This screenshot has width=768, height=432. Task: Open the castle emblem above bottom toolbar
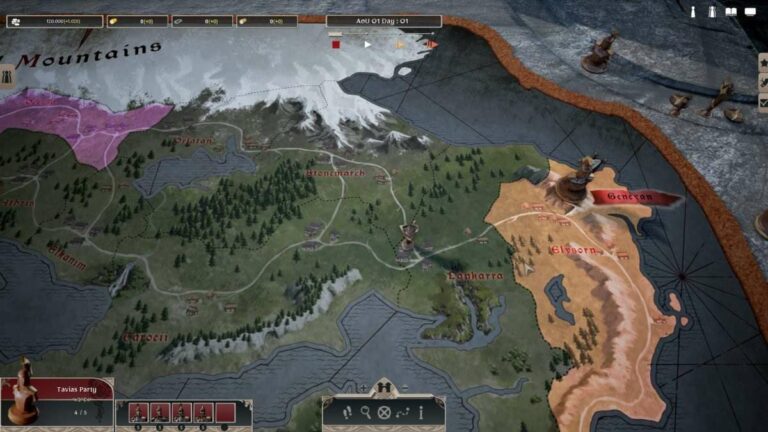coord(384,387)
